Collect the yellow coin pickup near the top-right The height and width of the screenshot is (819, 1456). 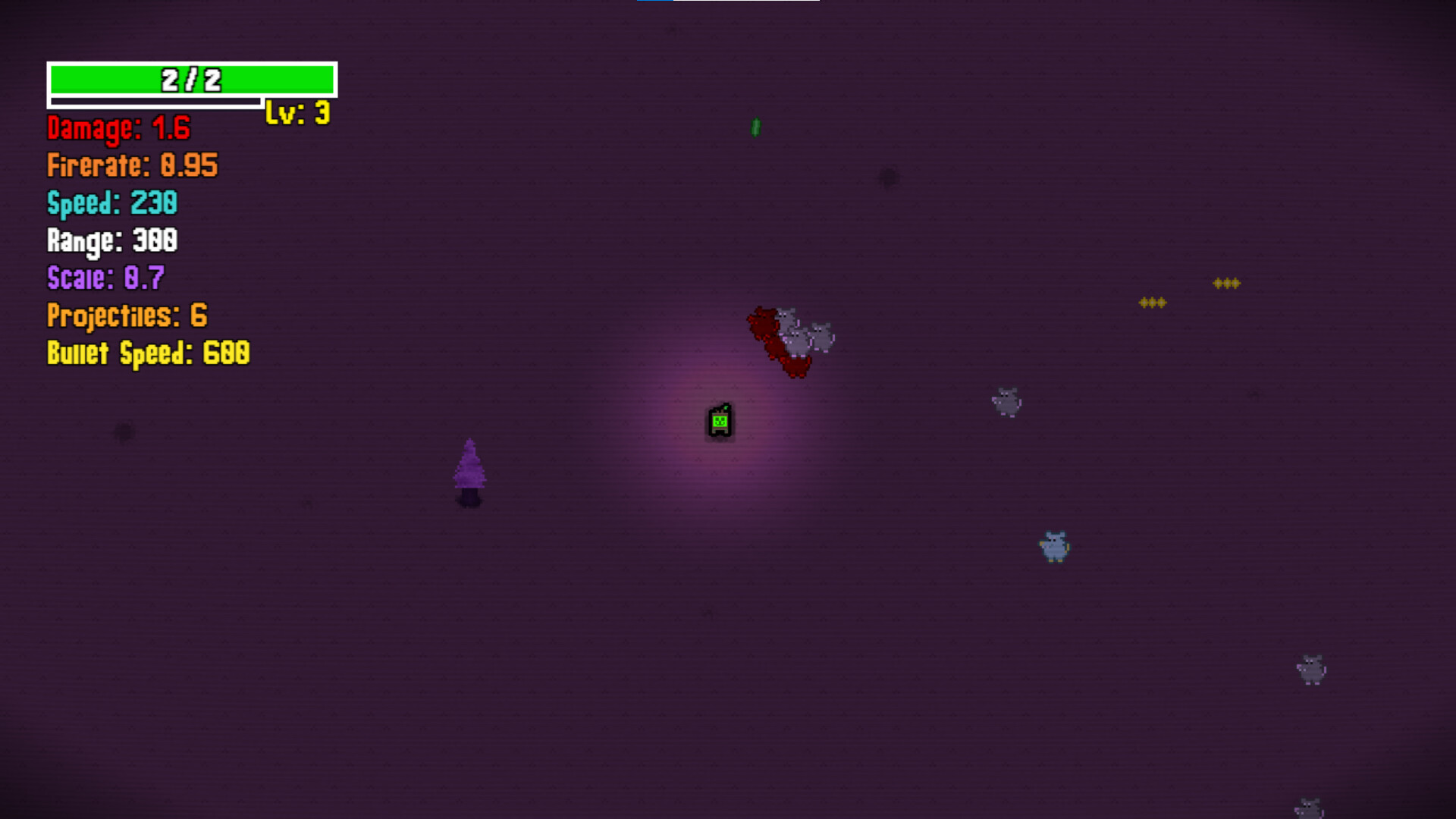pyautogui.click(x=1152, y=302)
